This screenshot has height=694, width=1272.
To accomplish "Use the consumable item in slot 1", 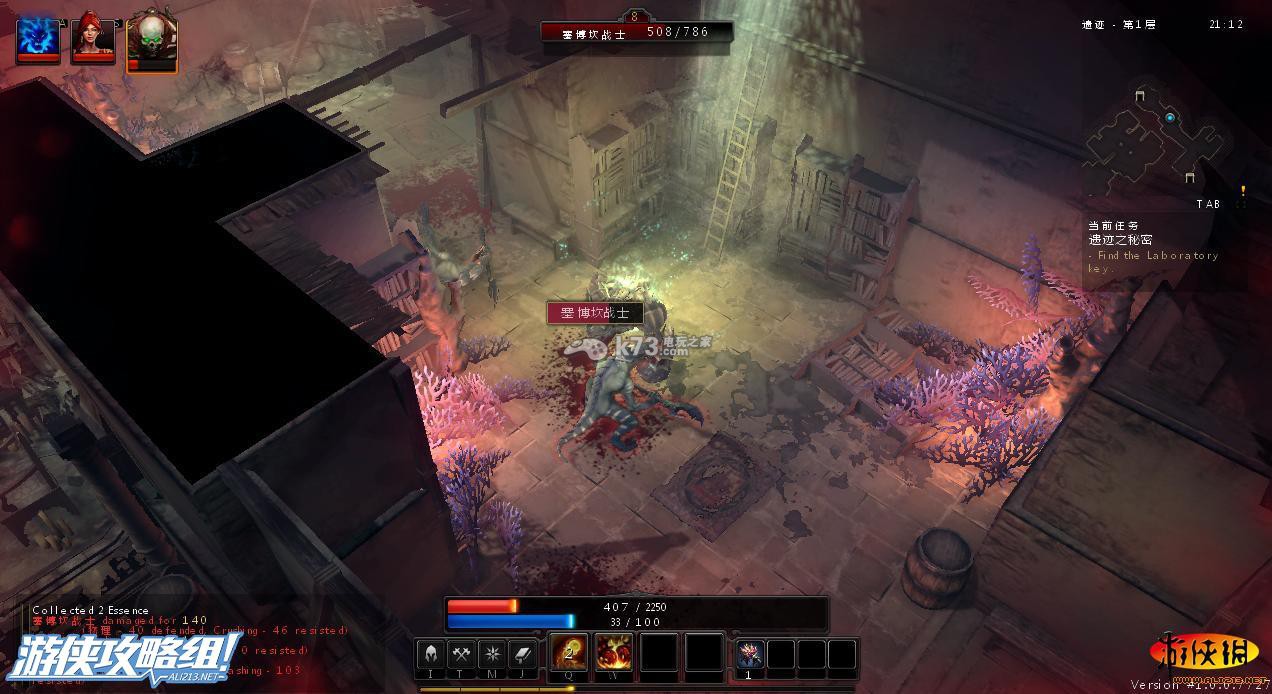I will (750, 654).
